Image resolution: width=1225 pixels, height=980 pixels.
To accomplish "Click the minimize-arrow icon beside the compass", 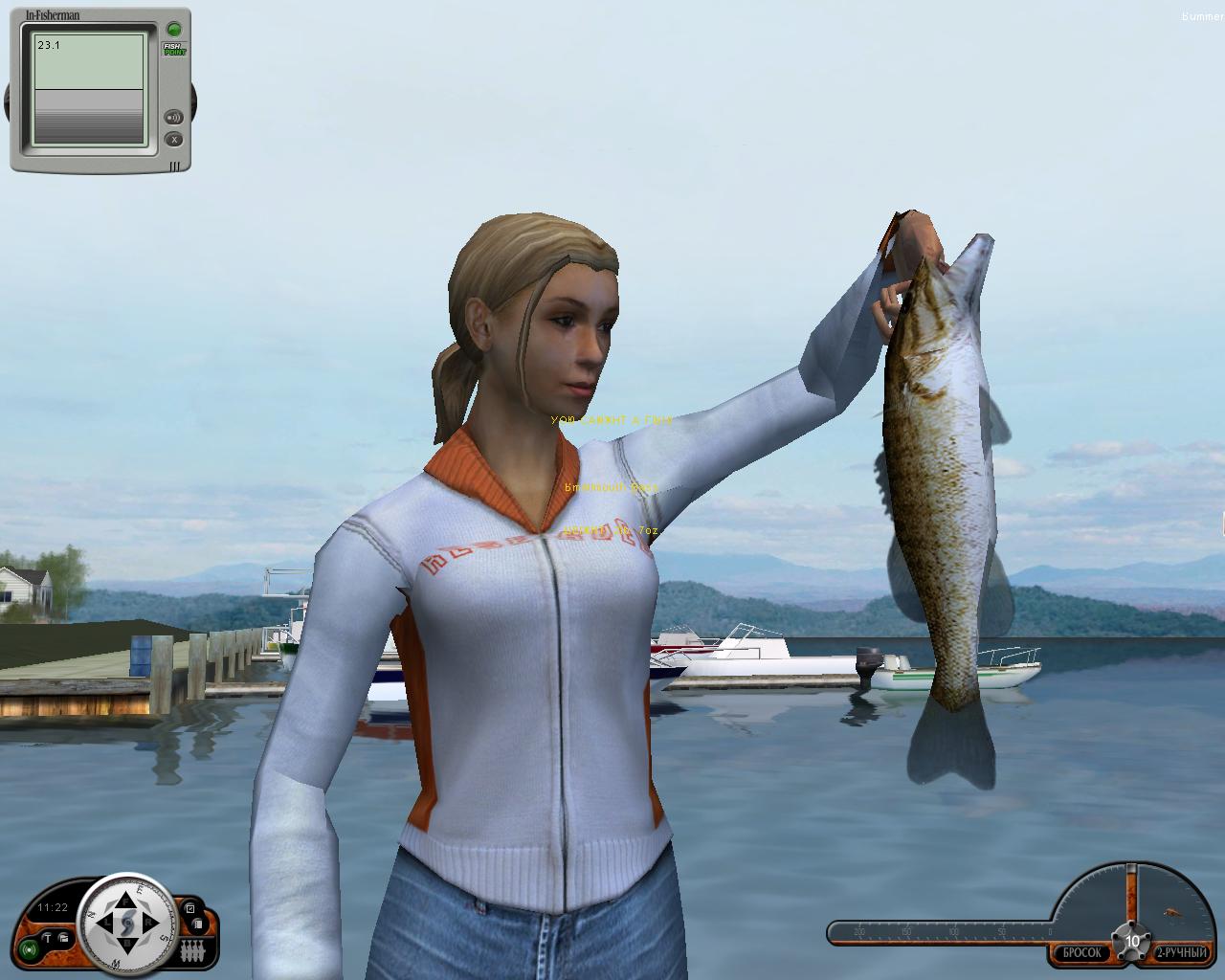I will coord(189,908).
